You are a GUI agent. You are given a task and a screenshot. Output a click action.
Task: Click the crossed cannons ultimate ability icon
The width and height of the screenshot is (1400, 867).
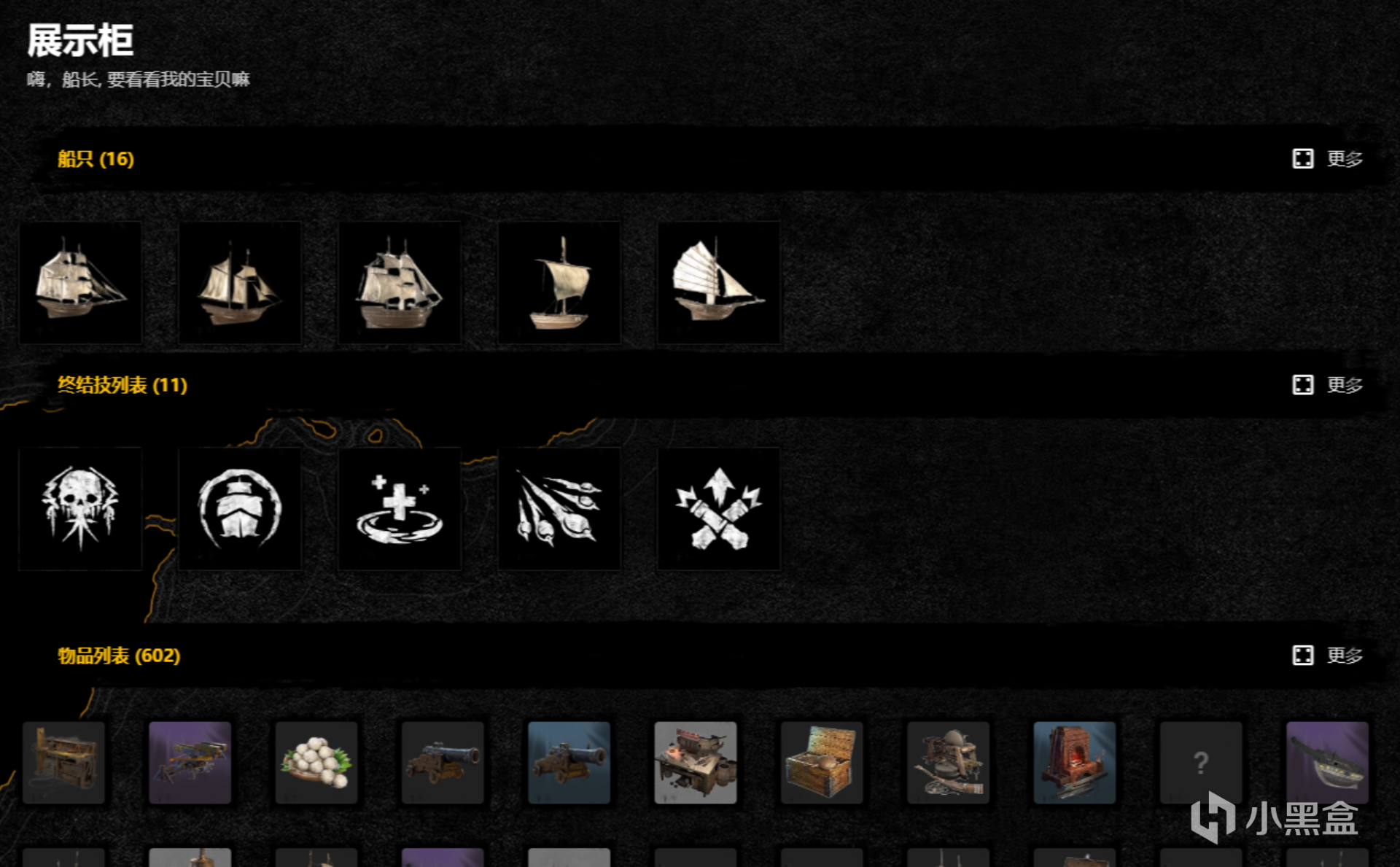point(719,508)
